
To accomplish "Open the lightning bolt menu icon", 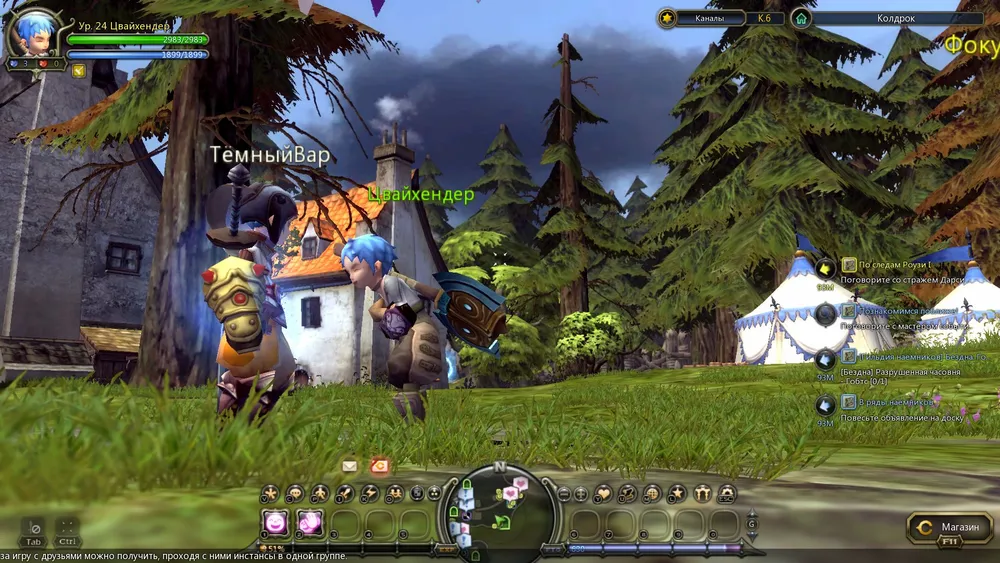I will pos(369,493).
